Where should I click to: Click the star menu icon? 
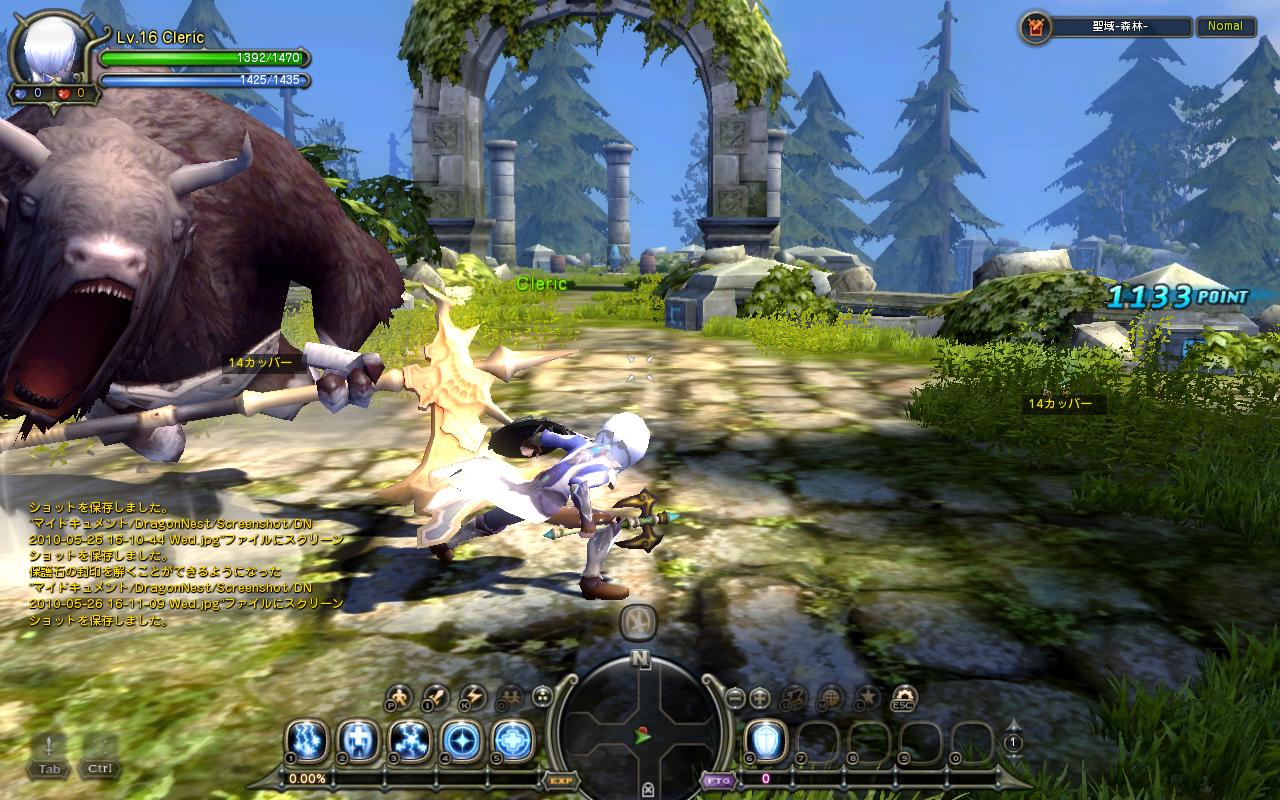pyautogui.click(x=868, y=696)
